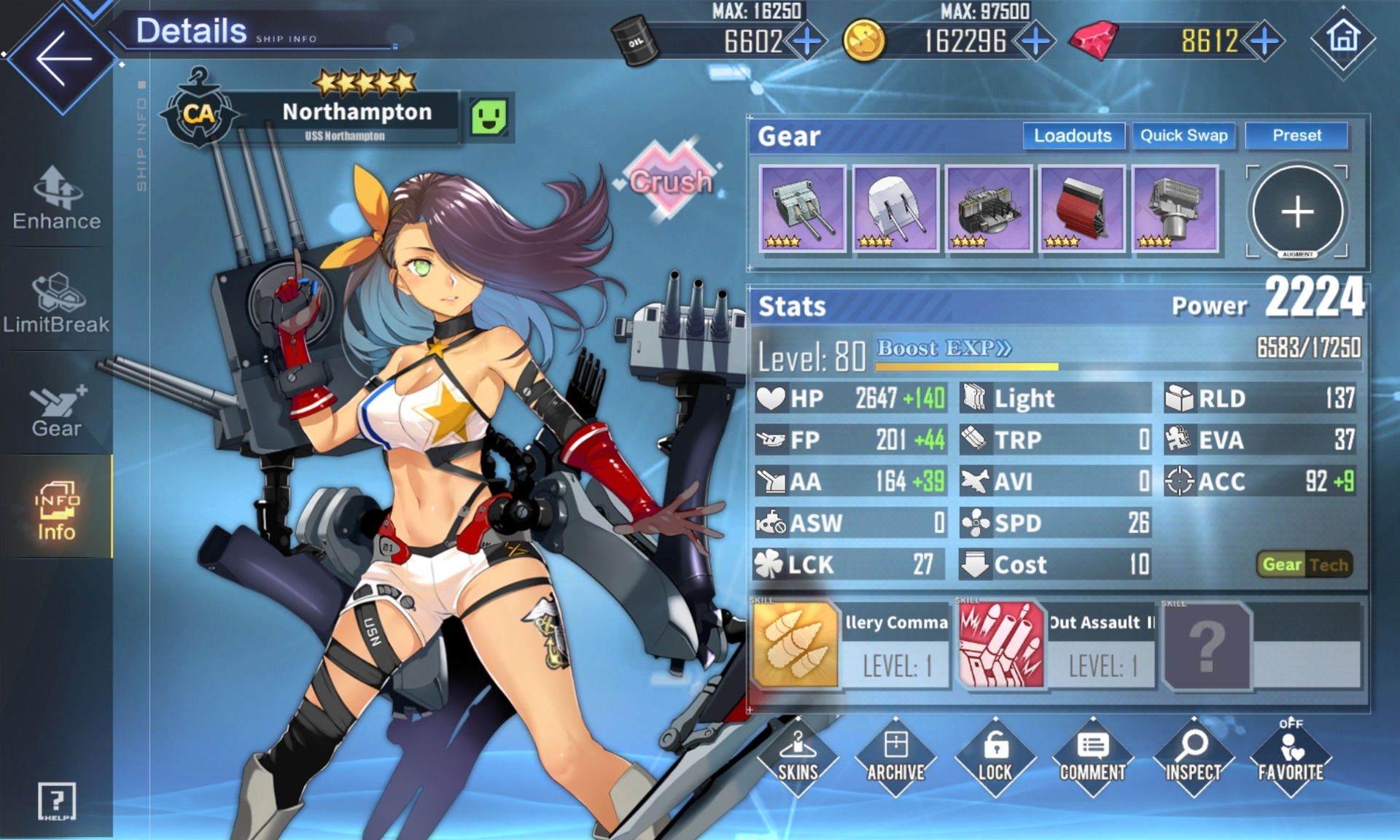Screen dimensions: 1400x840
Task: Open the gear Preset menu
Action: [1296, 136]
